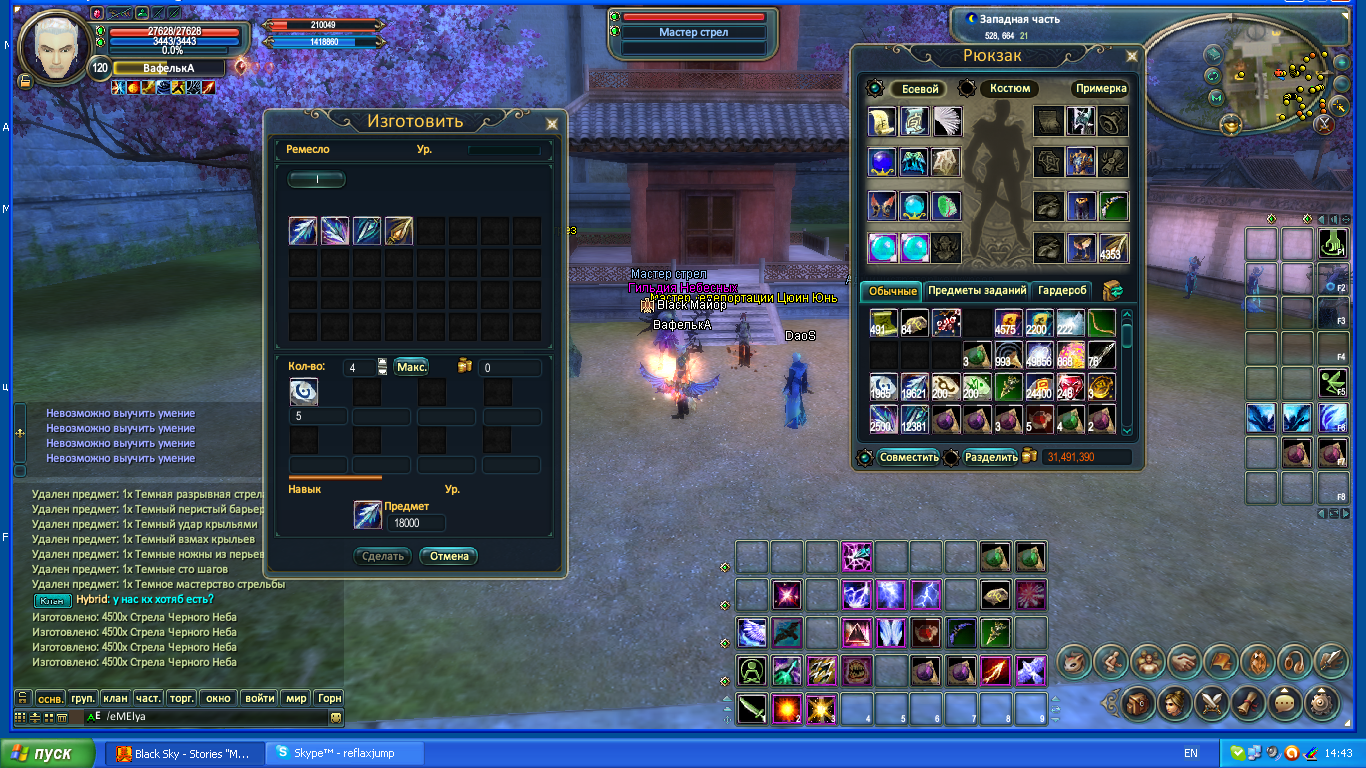Select the Обычные inventory tab
The image size is (1366, 768).
[892, 291]
